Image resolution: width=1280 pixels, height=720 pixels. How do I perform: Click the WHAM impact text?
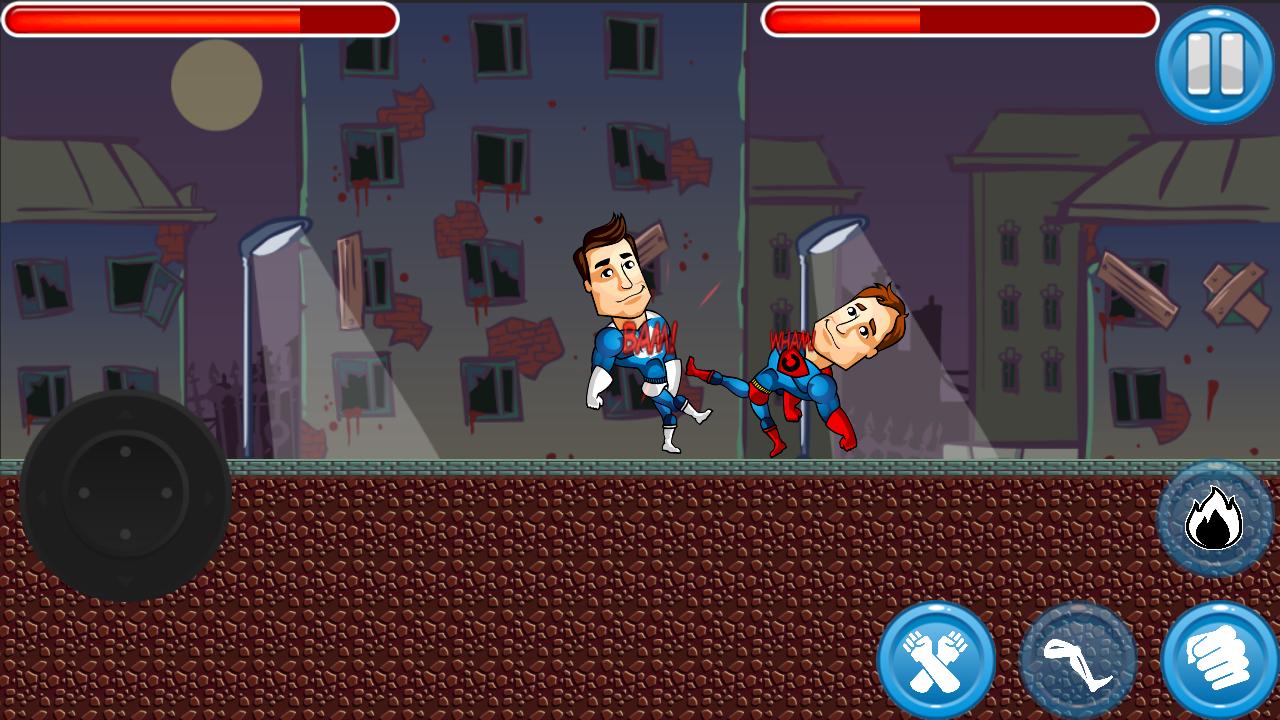789,338
